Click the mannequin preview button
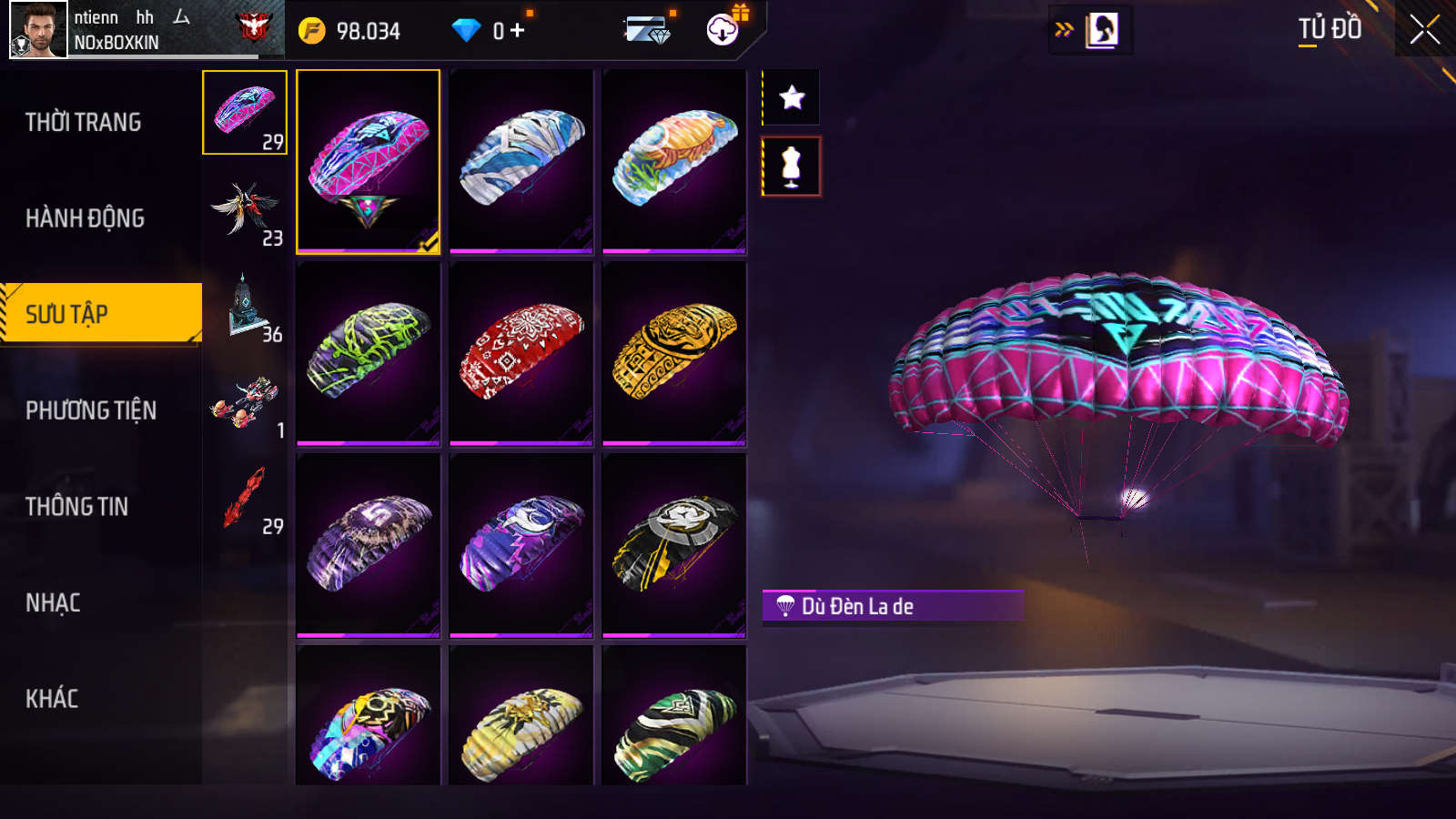 792,167
